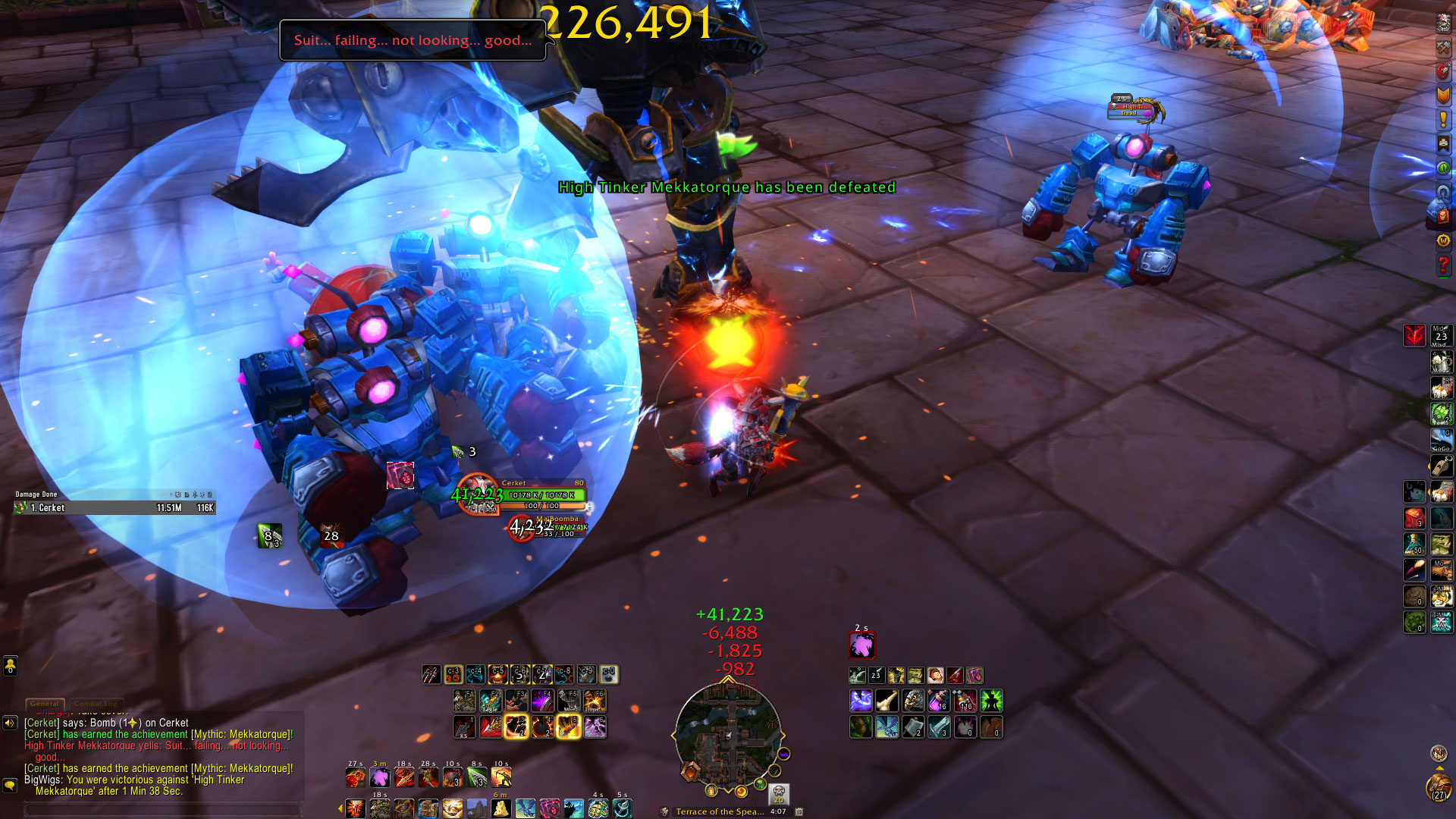Open the minimap in the bottom center
1456x819 pixels.
(x=728, y=734)
